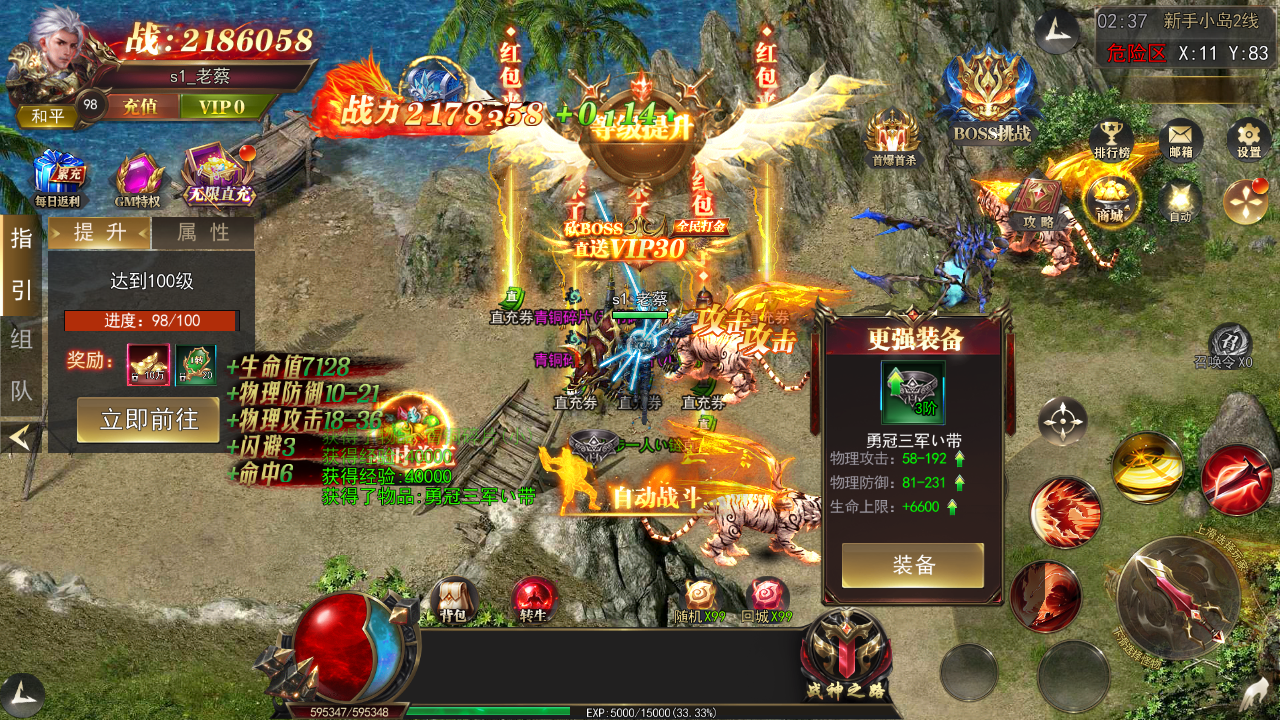Image resolution: width=1280 pixels, height=720 pixels.
Task: Open the 背包 backpack
Action: pos(454,600)
